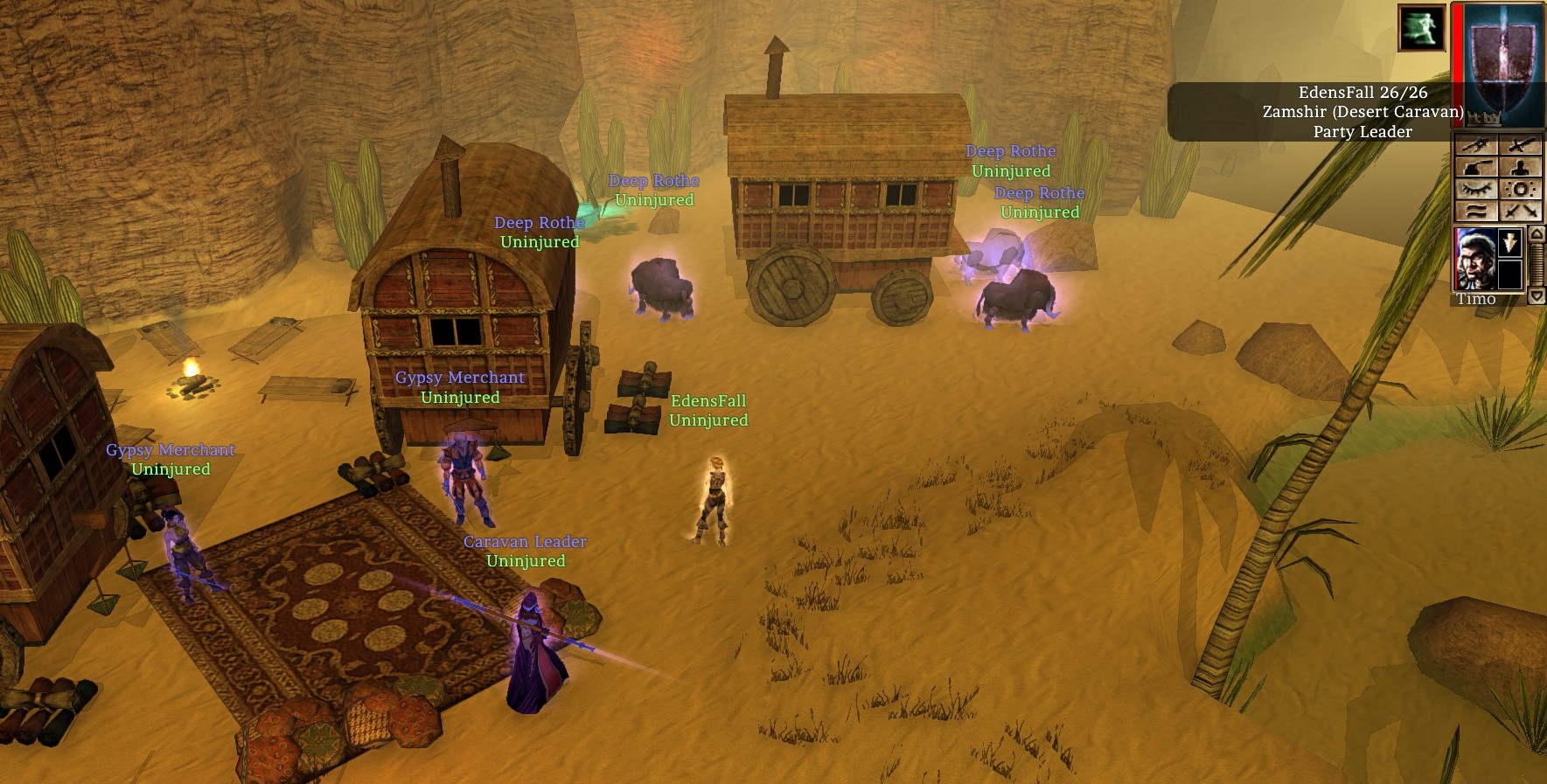Click the wavy lines button
This screenshot has height=784, width=1547.
point(1474,211)
